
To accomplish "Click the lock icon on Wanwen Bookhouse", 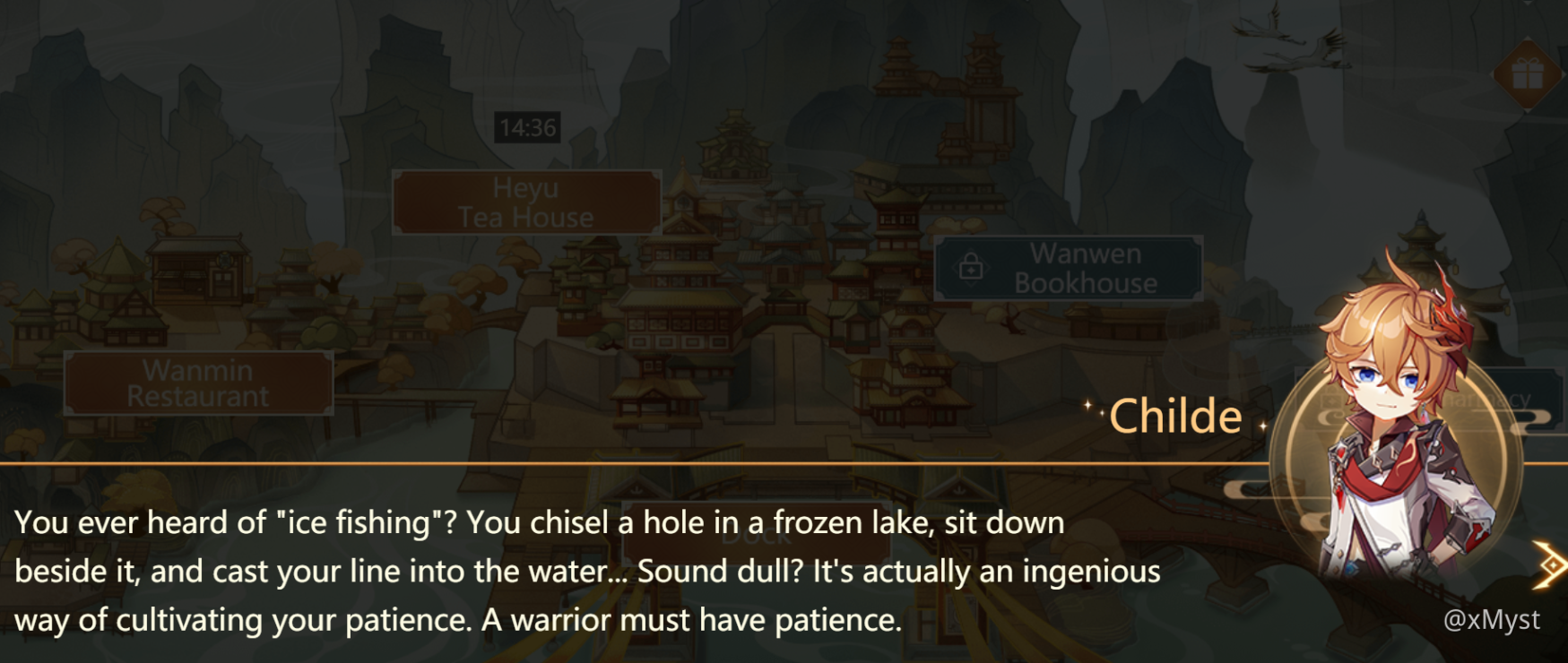I will pyautogui.click(x=970, y=266).
